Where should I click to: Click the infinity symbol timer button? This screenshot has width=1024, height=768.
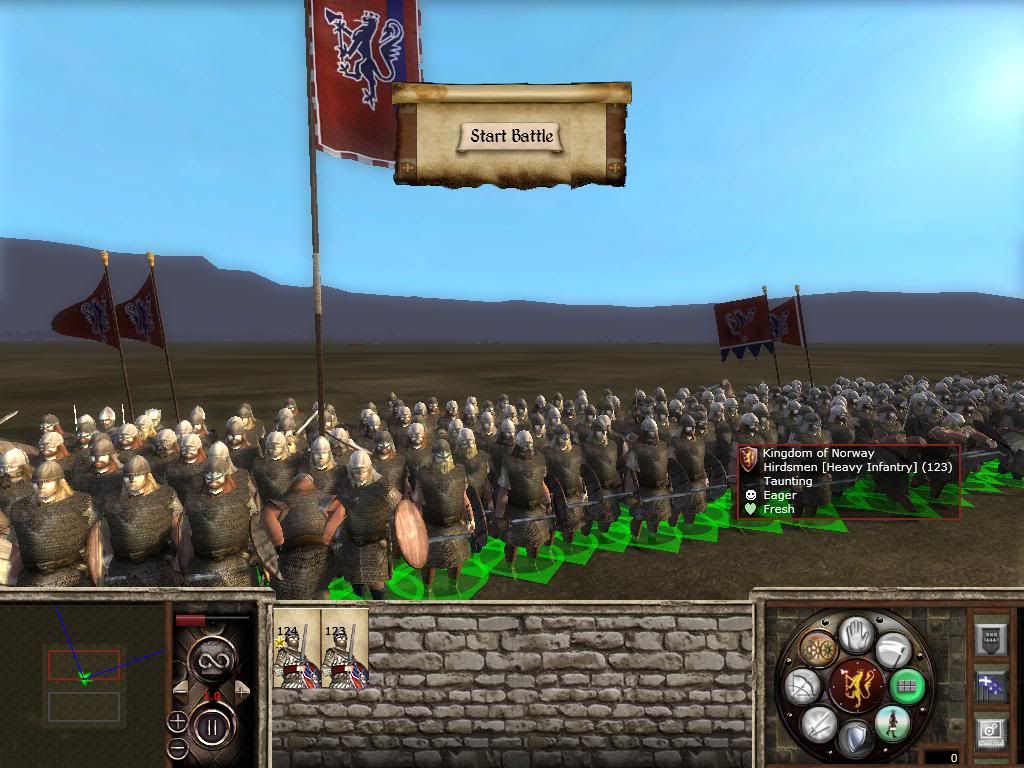click(212, 658)
